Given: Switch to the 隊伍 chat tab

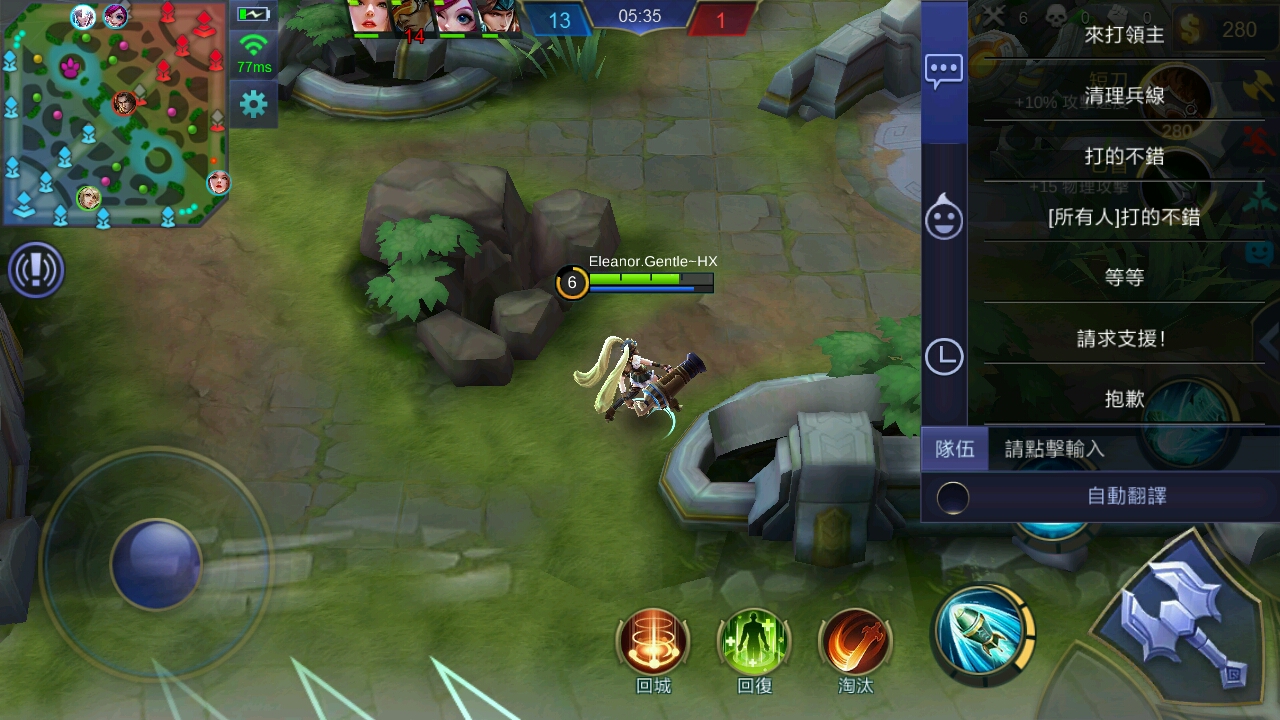Looking at the screenshot, I should (956, 449).
